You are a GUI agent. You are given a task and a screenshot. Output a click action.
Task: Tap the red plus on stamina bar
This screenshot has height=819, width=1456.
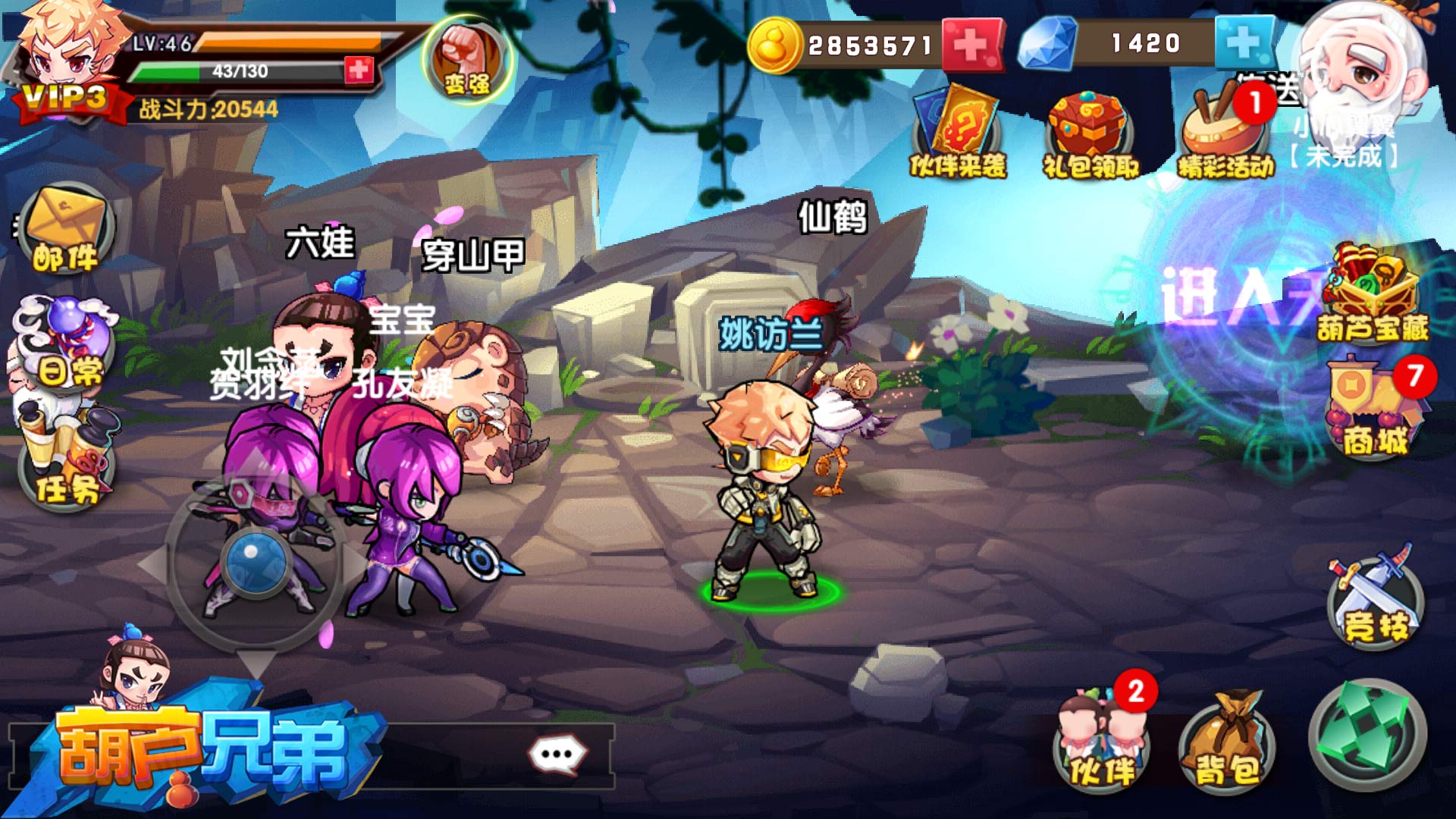(359, 71)
